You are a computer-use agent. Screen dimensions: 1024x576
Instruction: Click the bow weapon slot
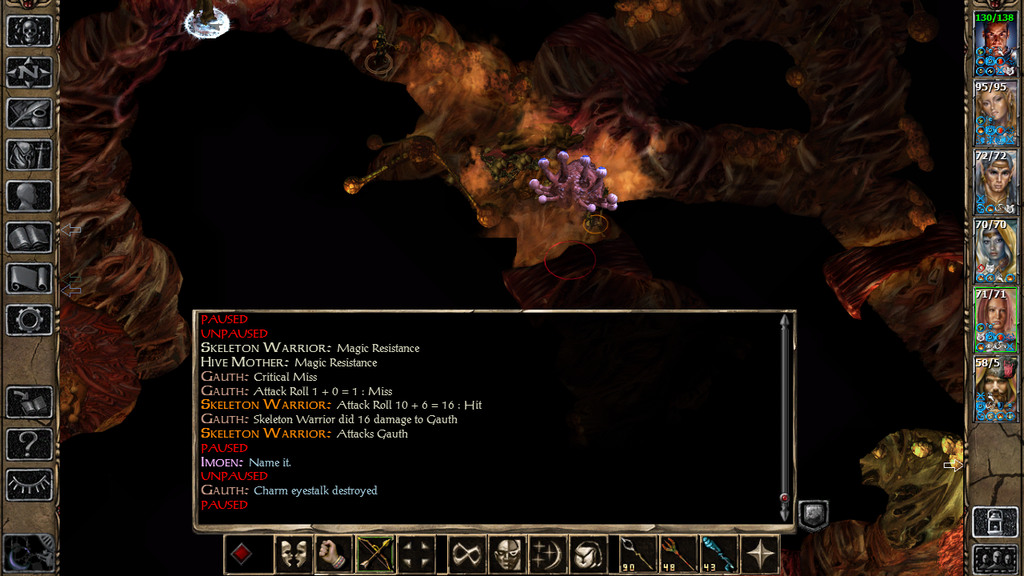coord(375,555)
